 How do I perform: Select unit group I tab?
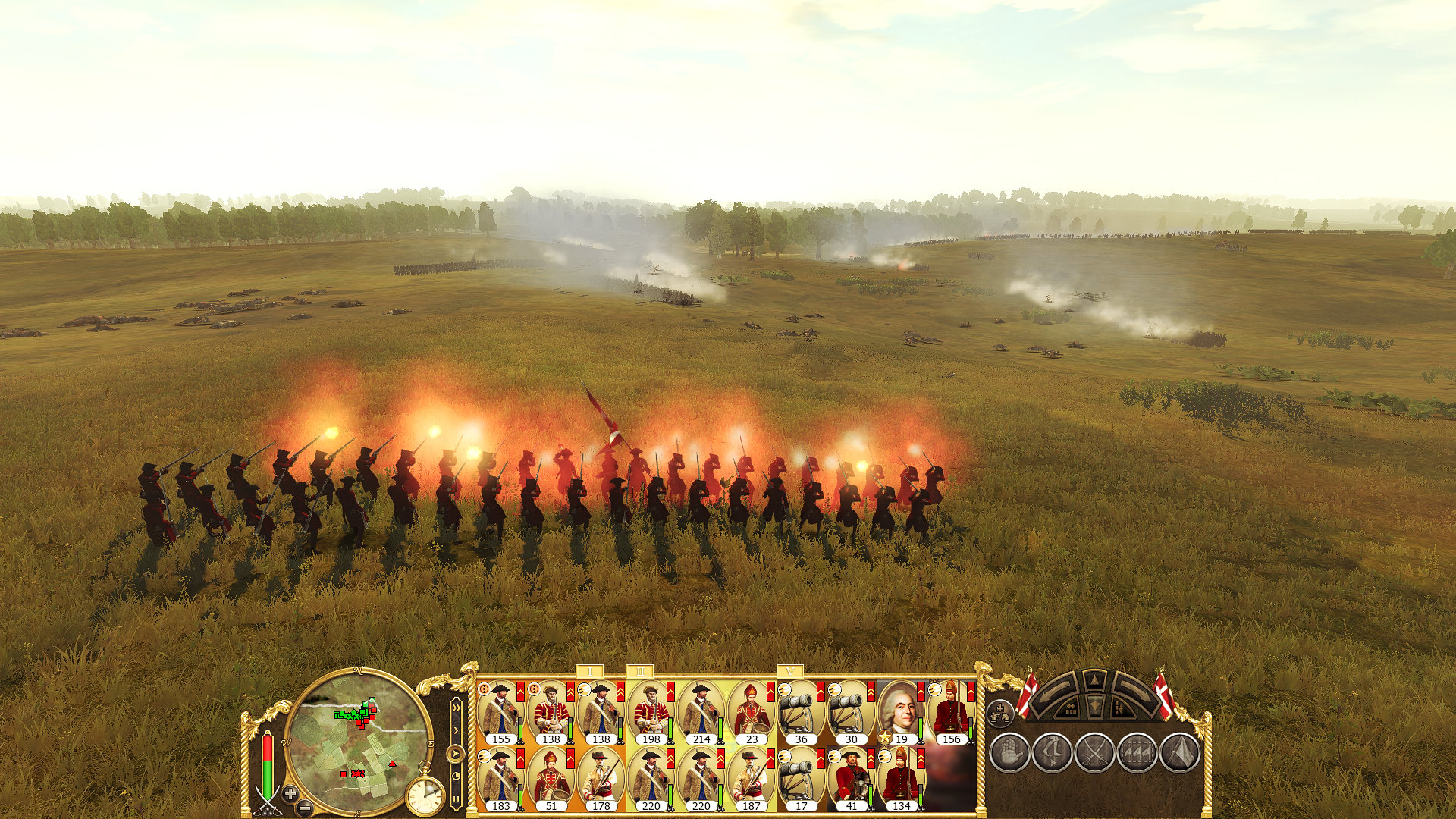[590, 672]
